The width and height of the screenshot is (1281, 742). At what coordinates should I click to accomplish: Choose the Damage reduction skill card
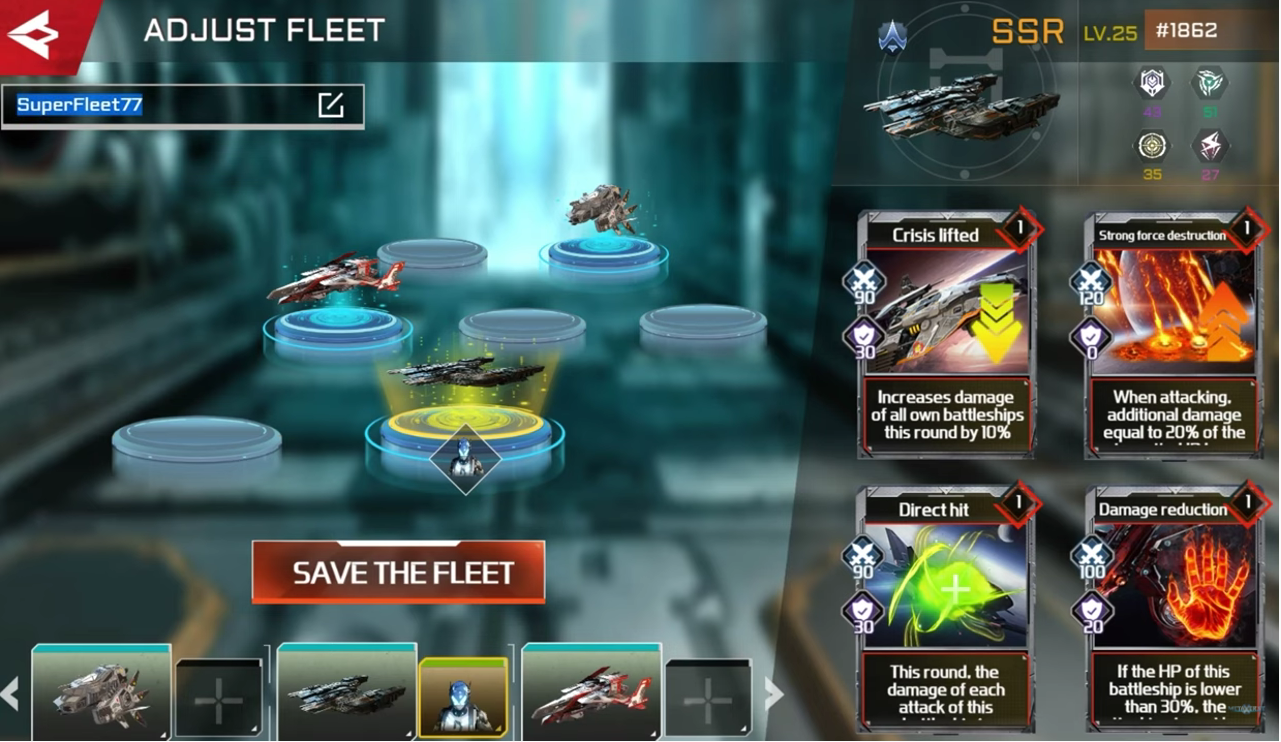[1172, 608]
